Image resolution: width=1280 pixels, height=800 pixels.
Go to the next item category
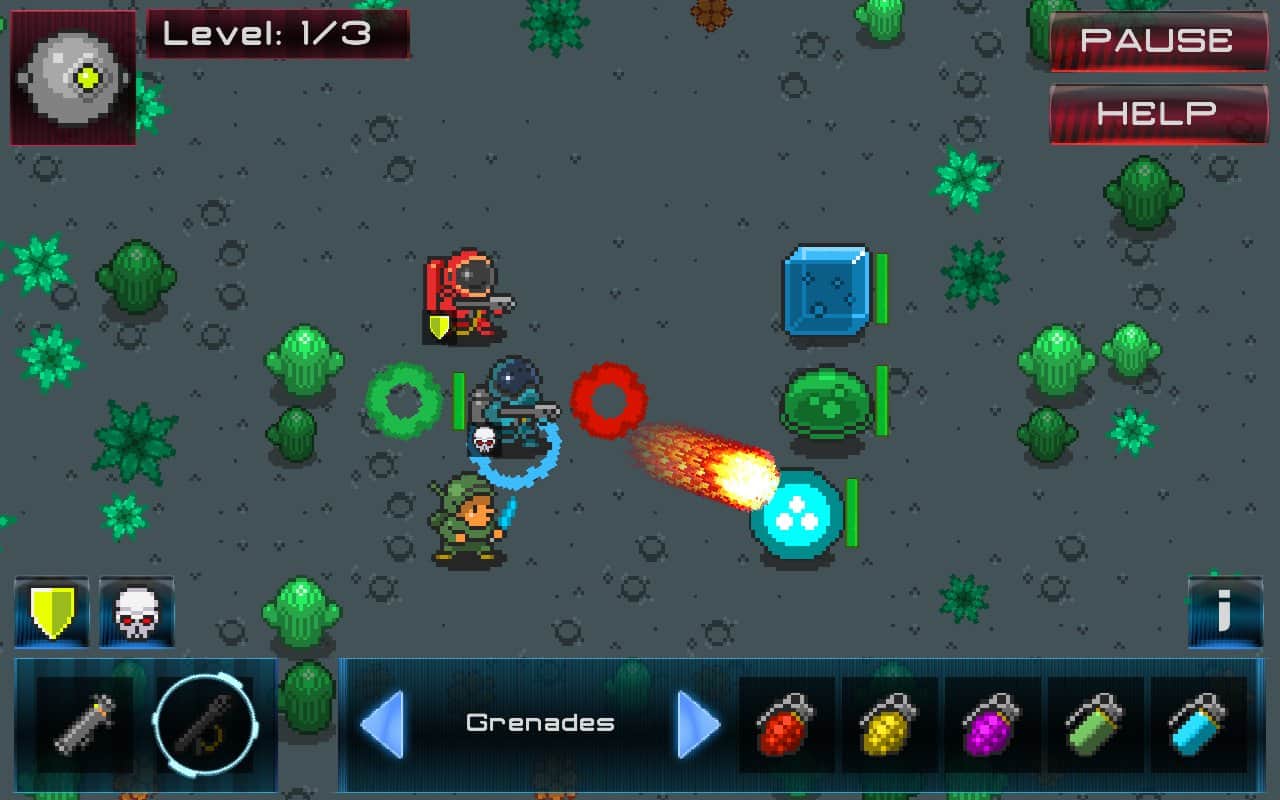pos(698,723)
